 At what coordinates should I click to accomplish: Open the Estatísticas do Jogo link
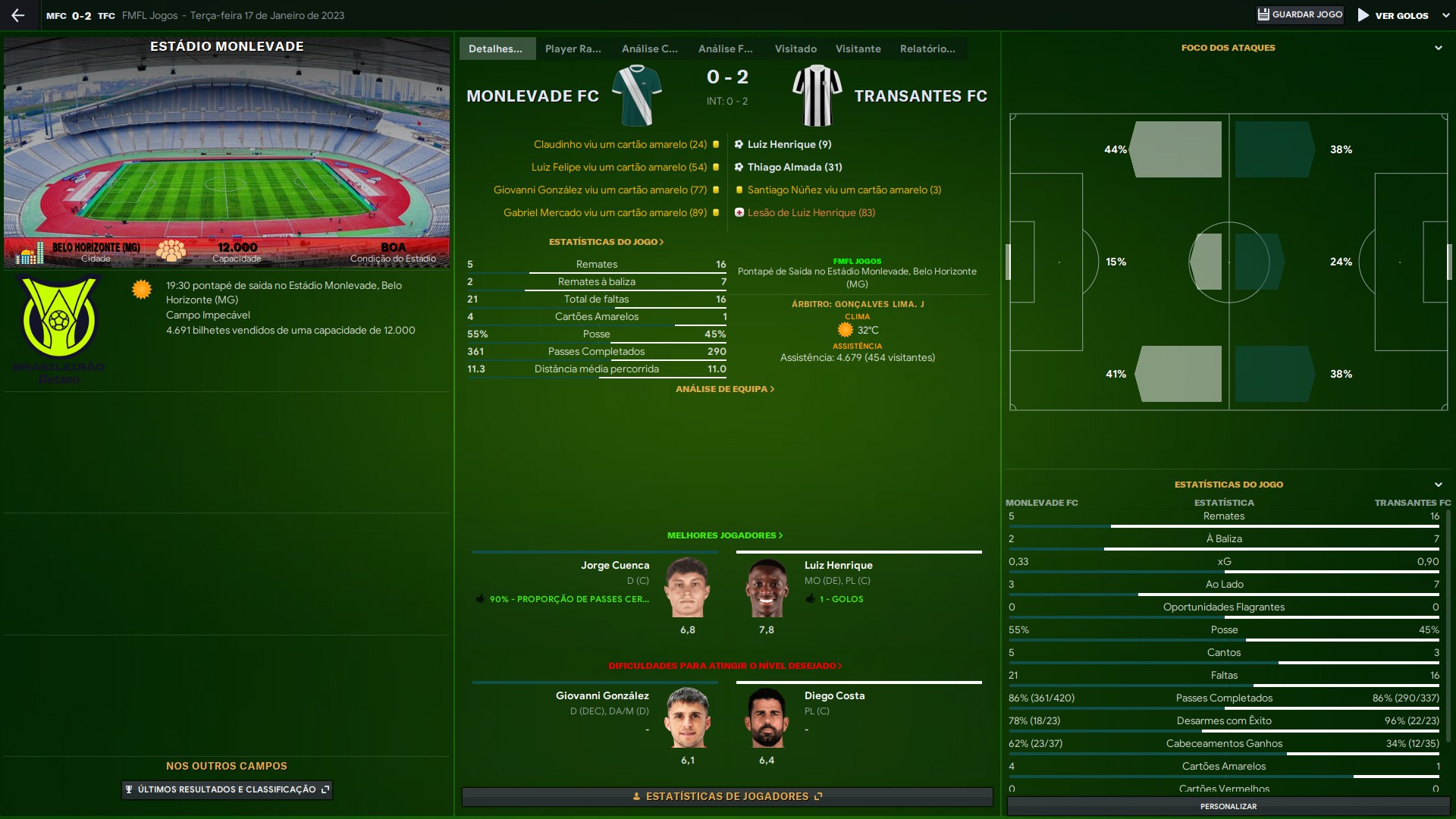point(606,242)
